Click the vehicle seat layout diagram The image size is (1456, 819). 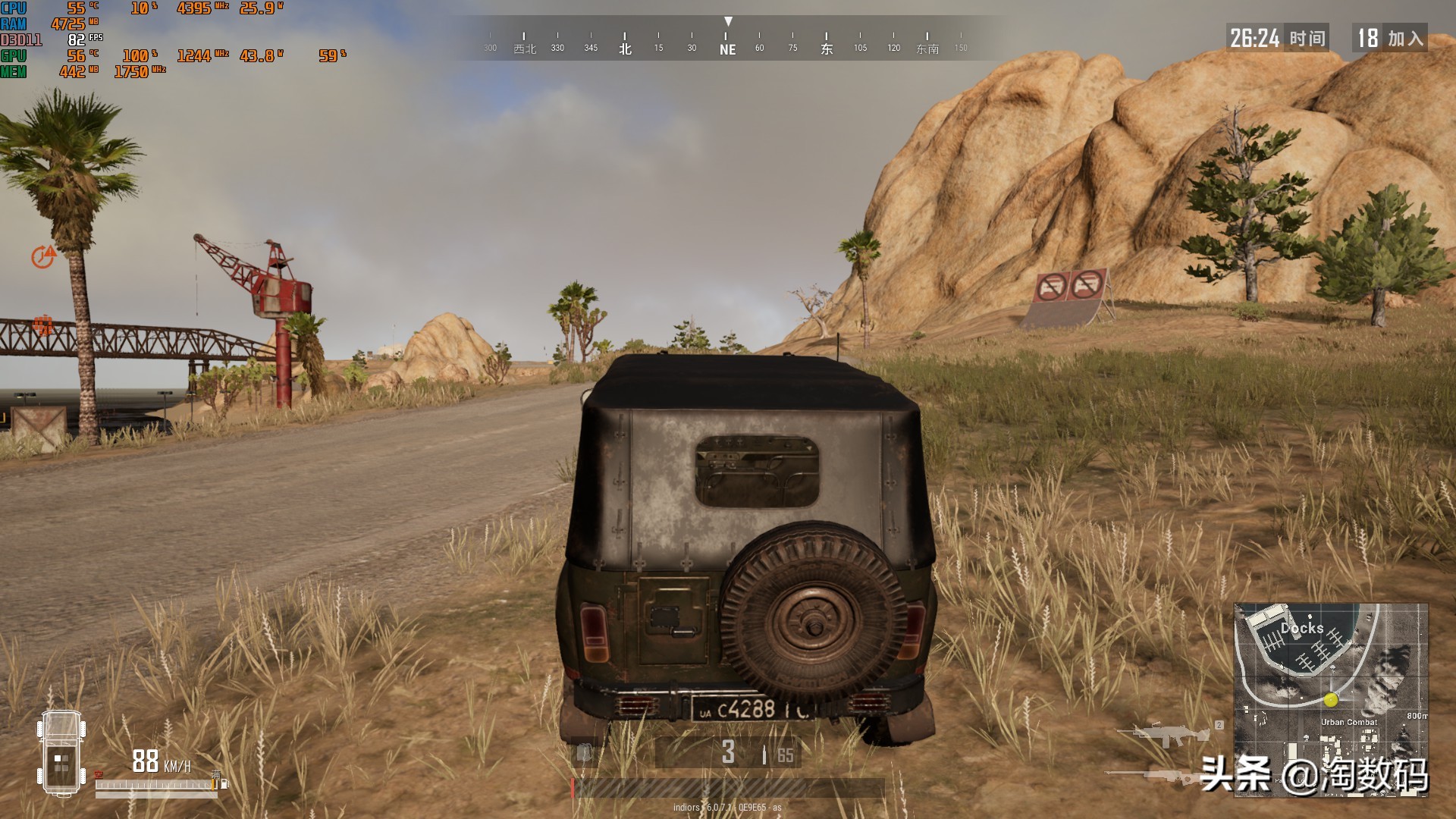point(61,752)
